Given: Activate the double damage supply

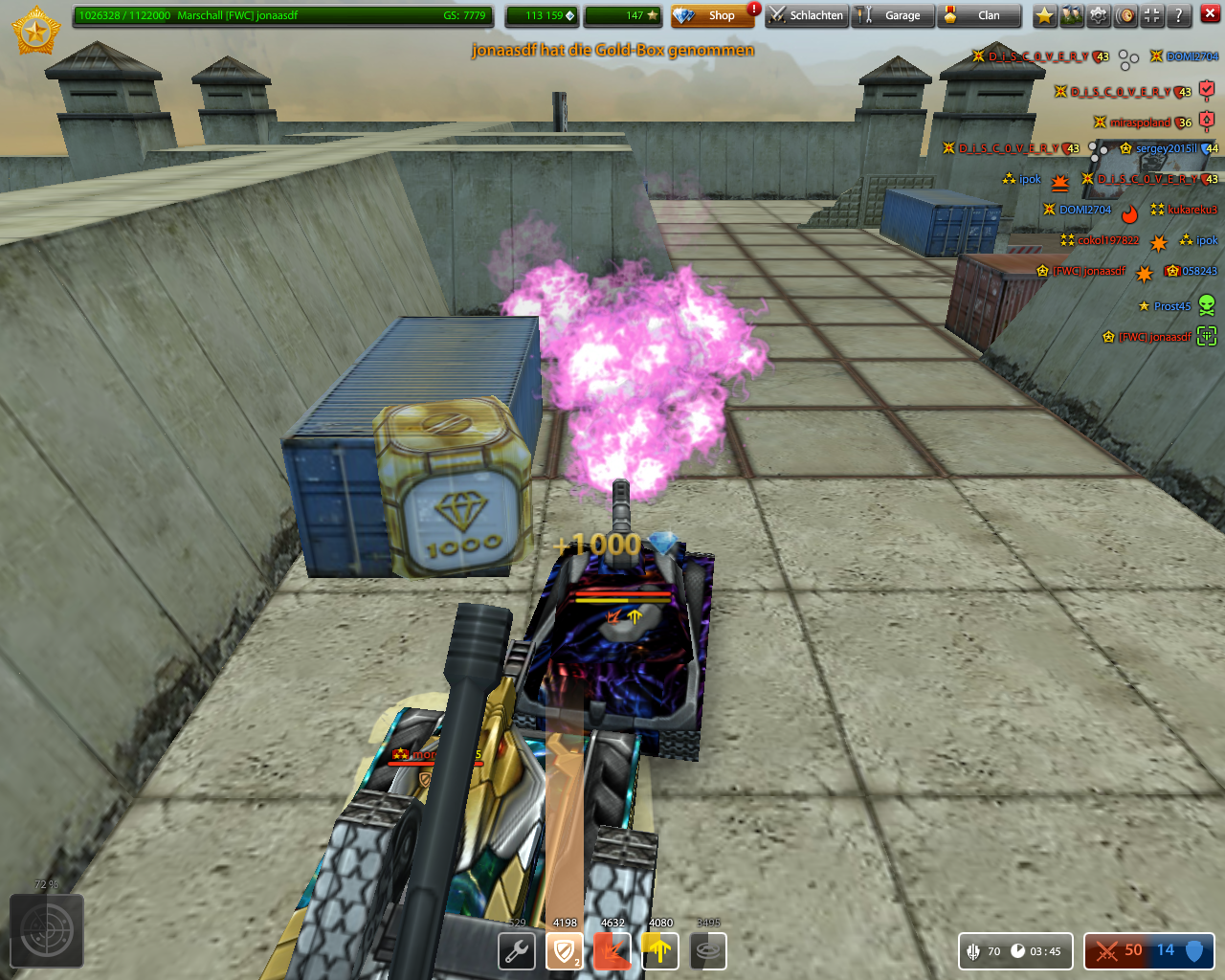Looking at the screenshot, I should [612, 951].
